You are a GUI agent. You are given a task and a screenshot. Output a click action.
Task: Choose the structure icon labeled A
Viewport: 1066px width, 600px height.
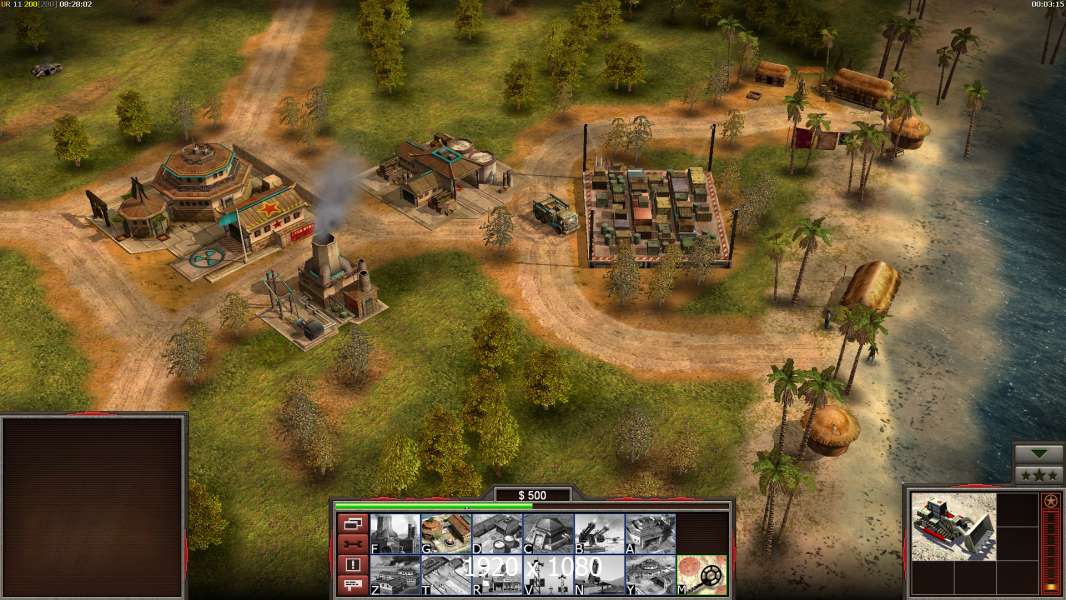(x=650, y=534)
